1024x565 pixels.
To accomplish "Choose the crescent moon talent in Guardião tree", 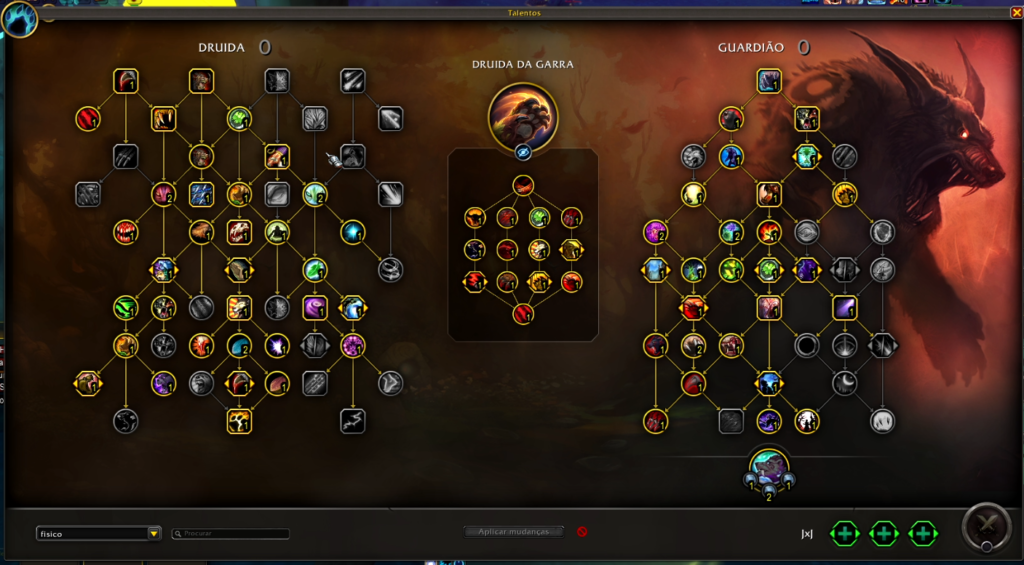I will click(845, 383).
